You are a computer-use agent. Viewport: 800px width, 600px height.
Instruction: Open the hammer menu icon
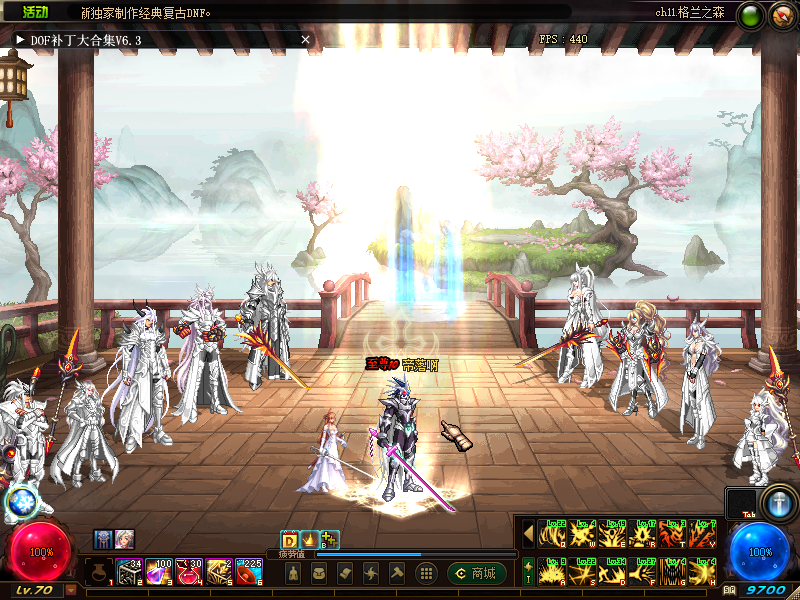pyautogui.click(x=396, y=573)
